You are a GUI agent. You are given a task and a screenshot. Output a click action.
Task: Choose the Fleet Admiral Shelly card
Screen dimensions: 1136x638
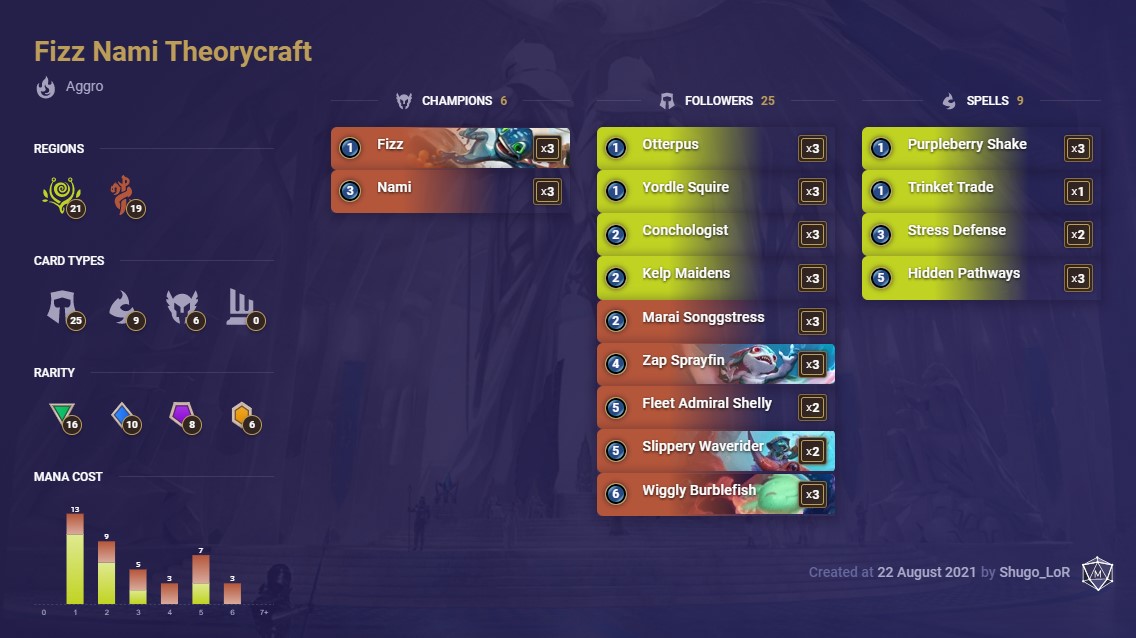715,406
